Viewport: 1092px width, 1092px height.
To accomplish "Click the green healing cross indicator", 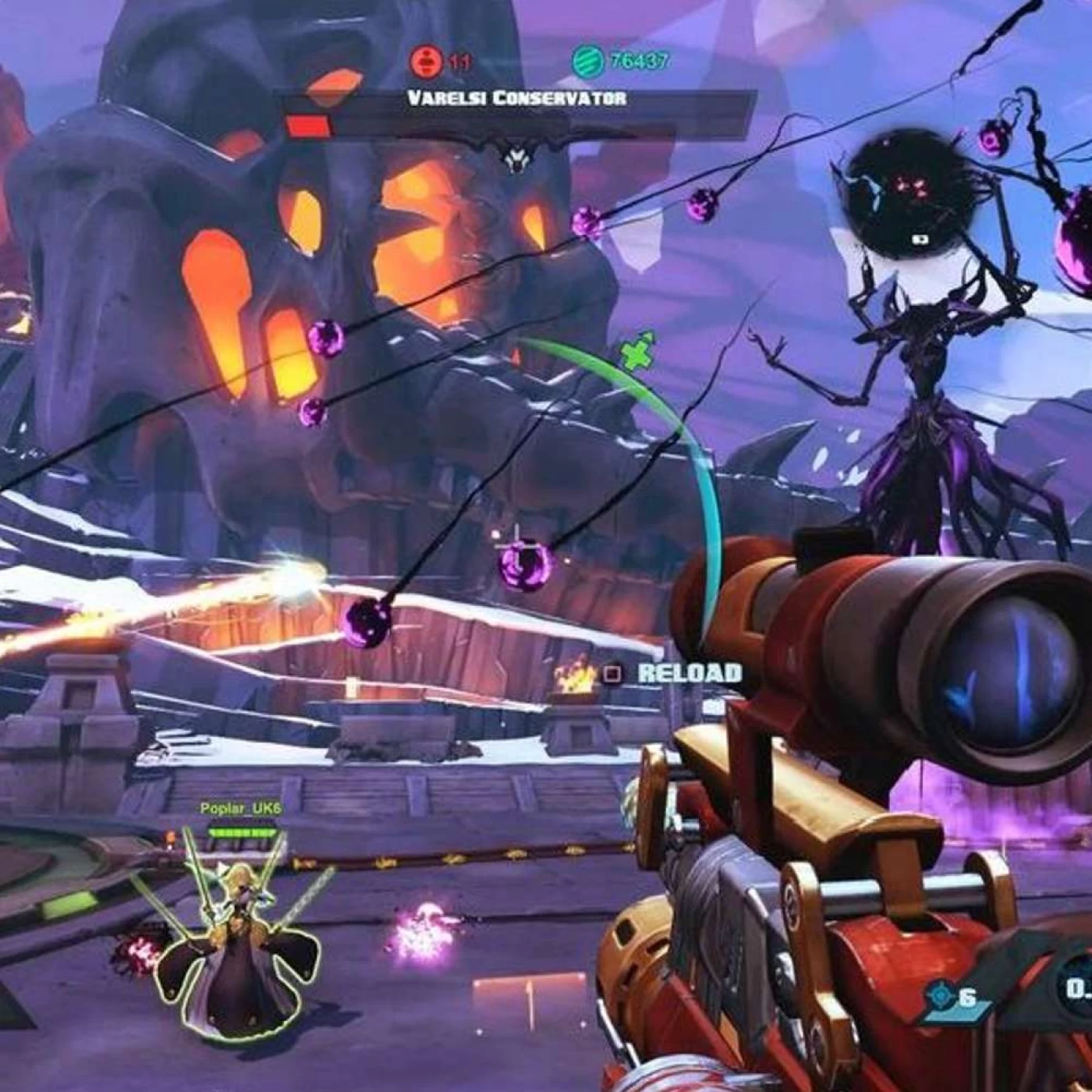I will pyautogui.click(x=638, y=350).
